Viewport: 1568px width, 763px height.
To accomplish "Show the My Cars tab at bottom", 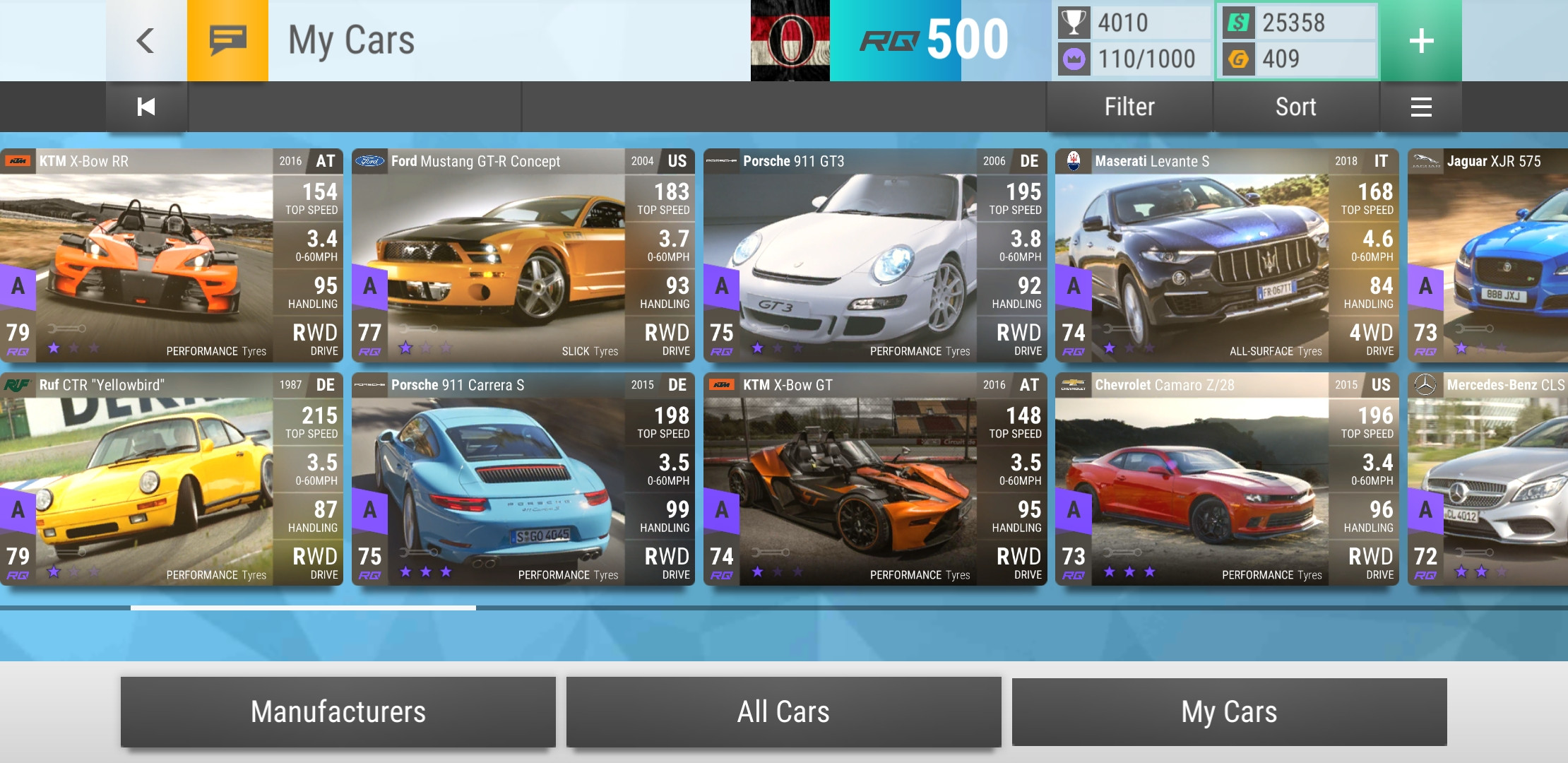I will (1229, 711).
